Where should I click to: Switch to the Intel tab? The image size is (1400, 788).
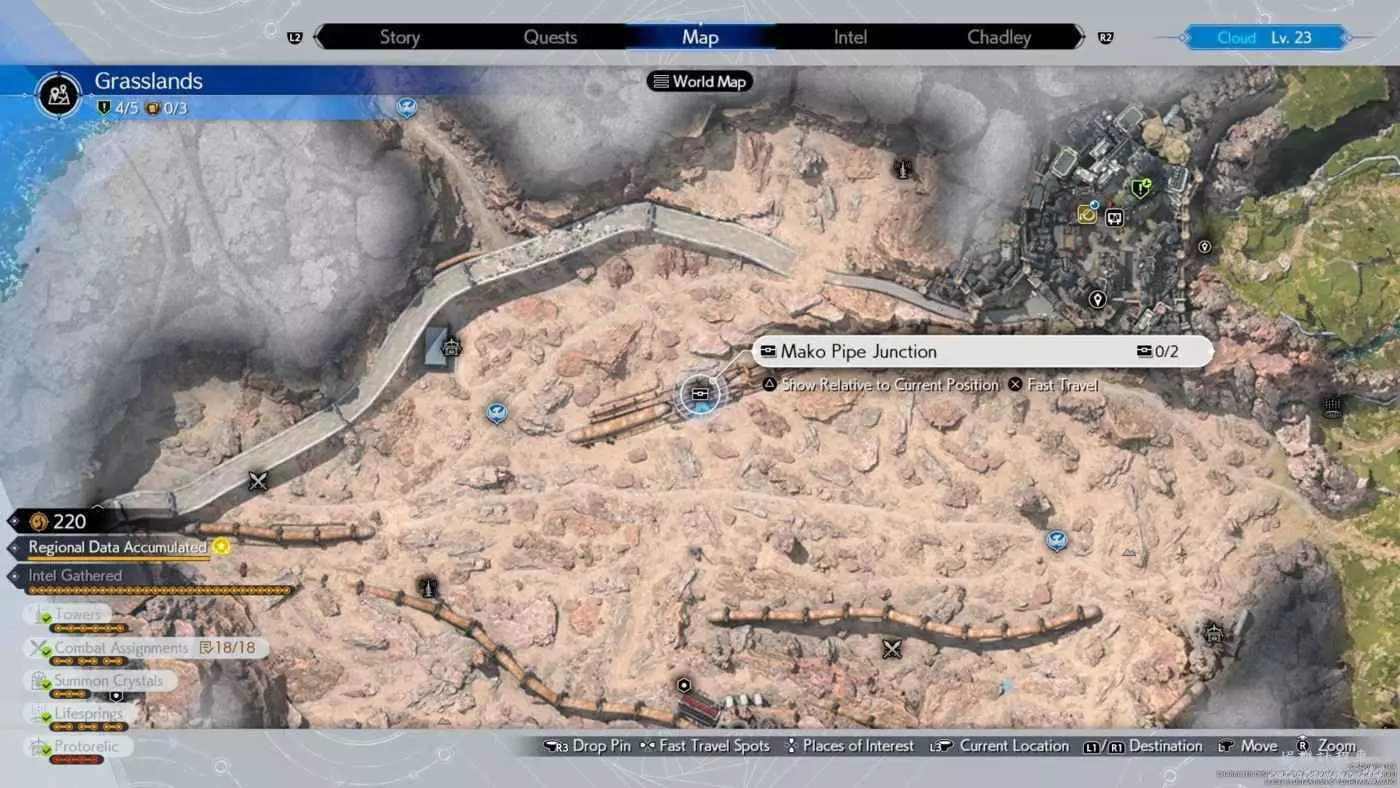coord(850,38)
